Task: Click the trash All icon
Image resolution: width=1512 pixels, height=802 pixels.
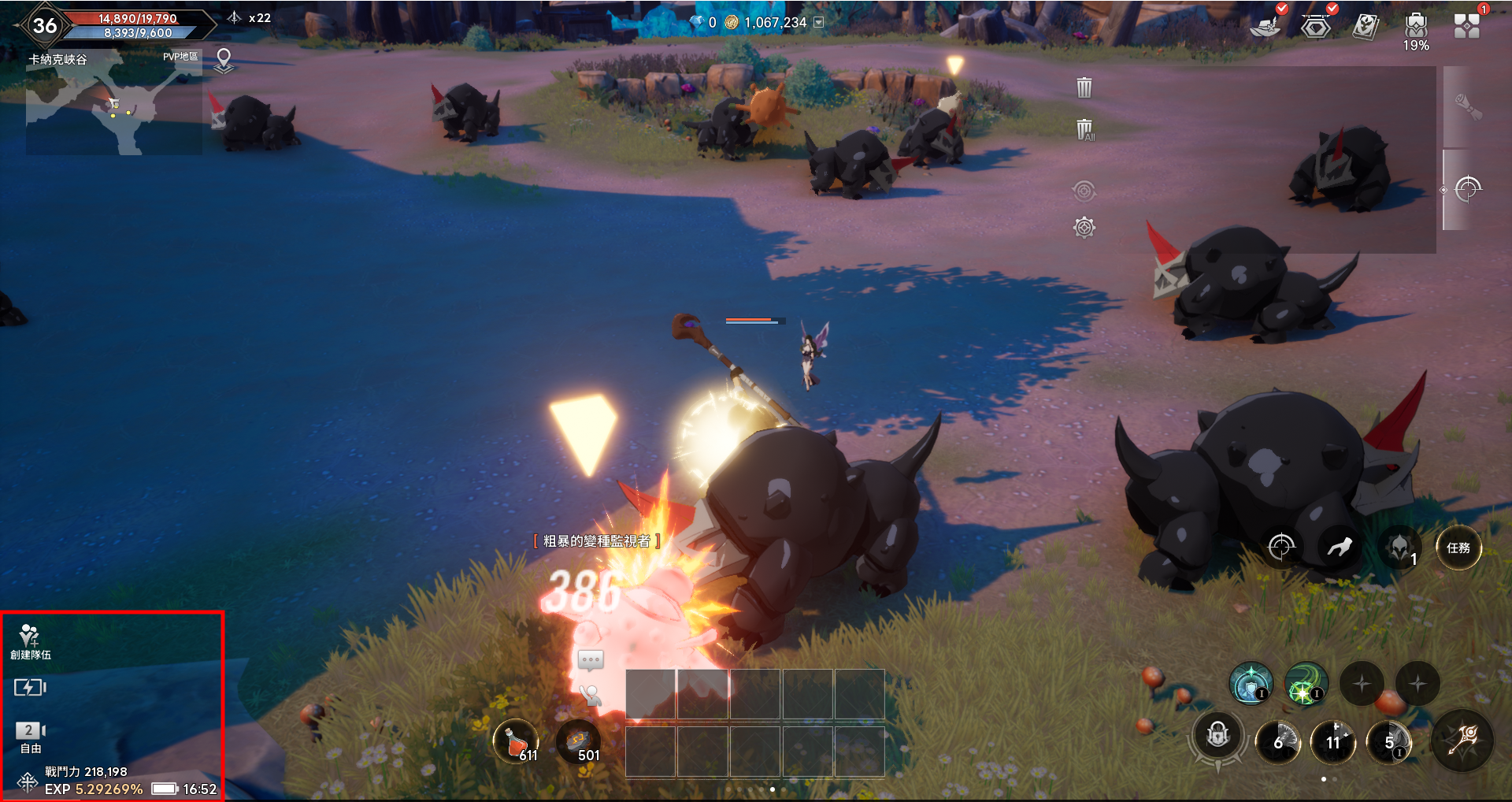Action: (1084, 129)
